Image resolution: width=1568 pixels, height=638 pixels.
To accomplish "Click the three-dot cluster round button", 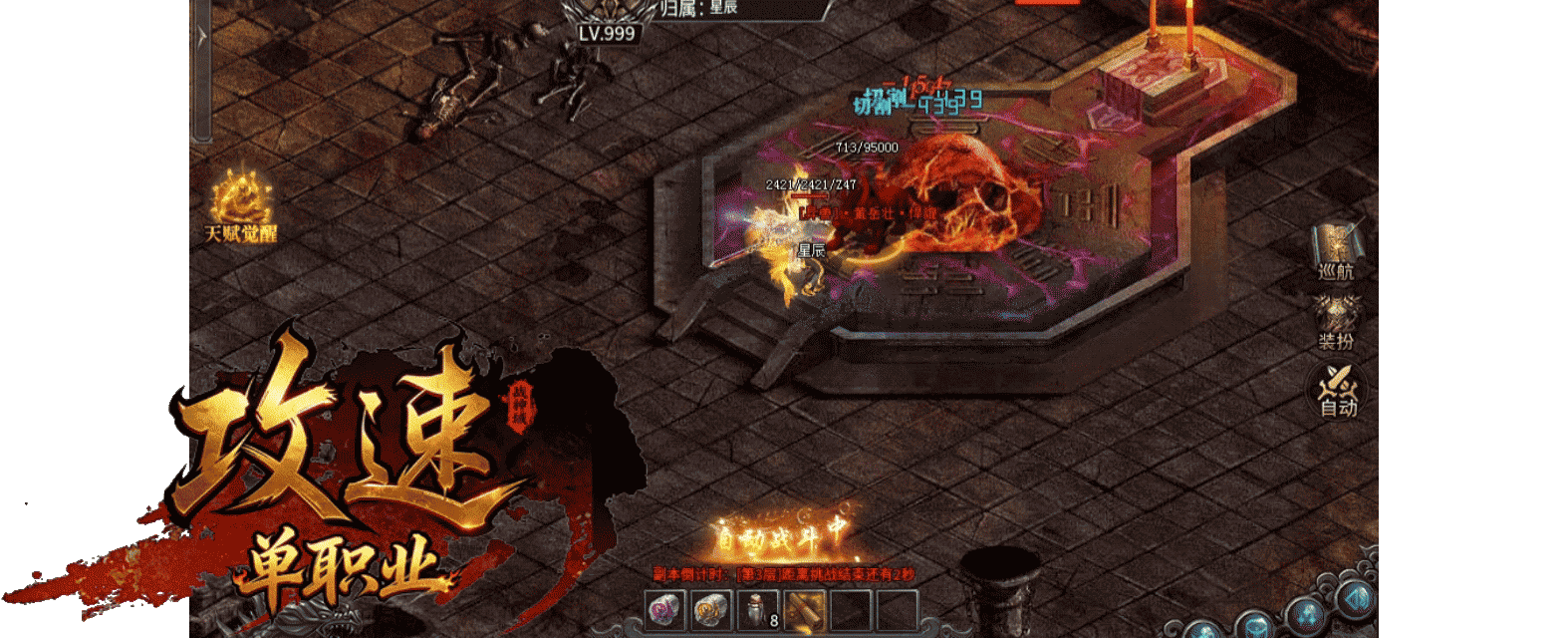I will click(x=1306, y=615).
